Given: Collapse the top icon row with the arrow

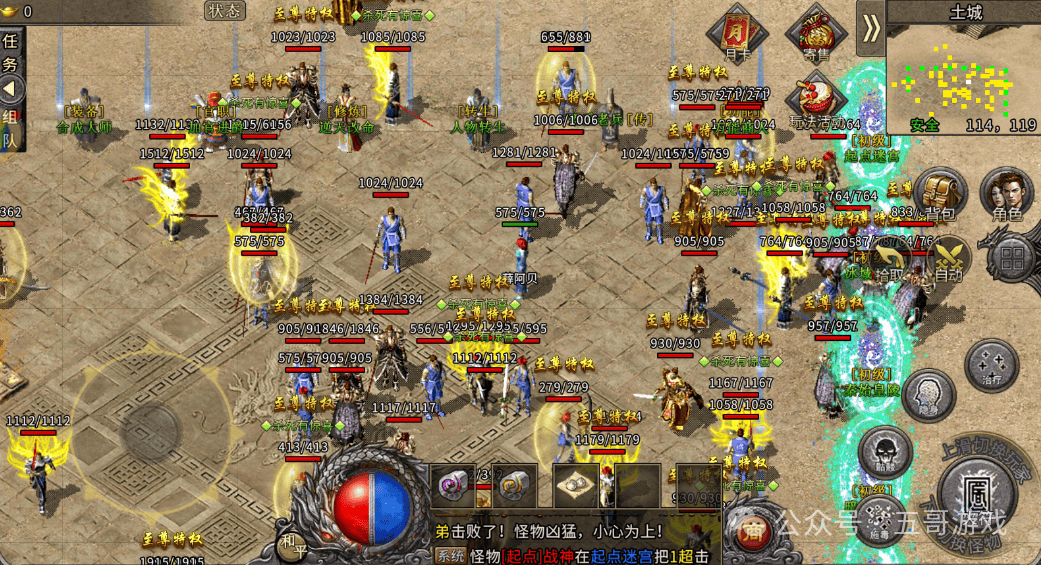Looking at the screenshot, I should (x=871, y=28).
